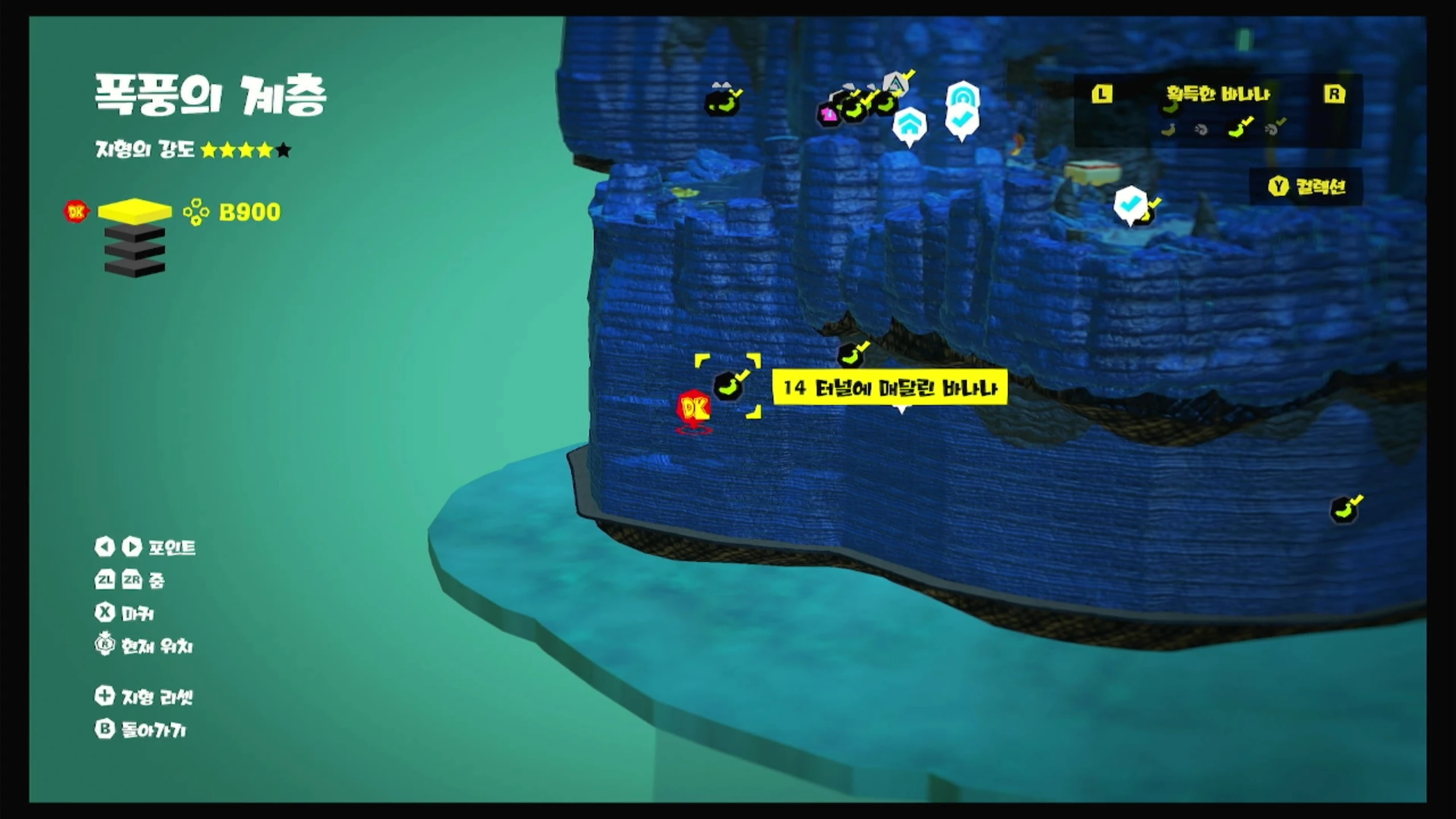
Task: Select the pink marker on the map
Action: pyautogui.click(x=828, y=114)
